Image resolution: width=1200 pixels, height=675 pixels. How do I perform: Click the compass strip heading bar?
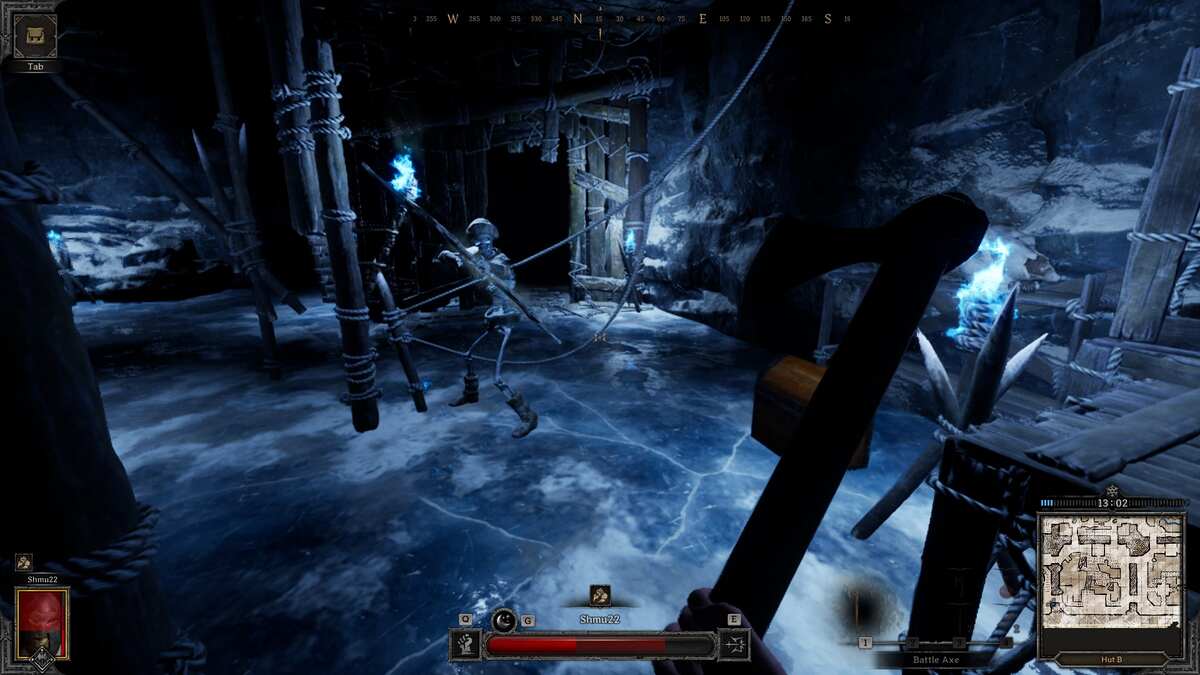point(630,19)
